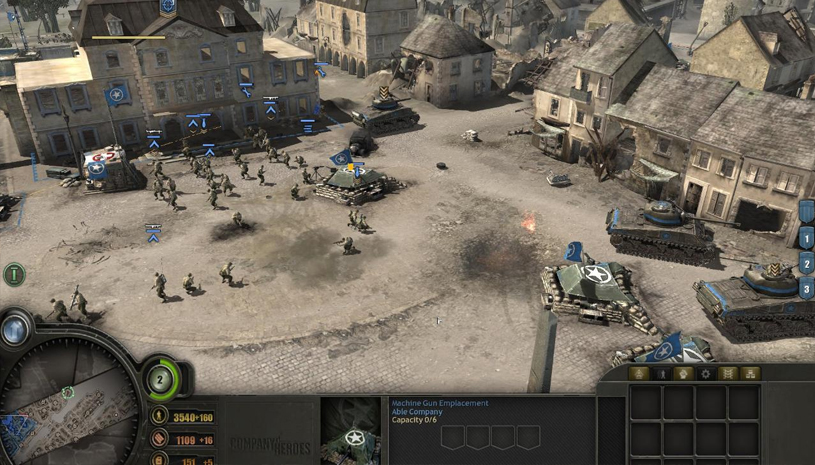Image resolution: width=815 pixels, height=465 pixels.
Task: Select the Machine Gun Emplacement portrait
Action: 351,431
